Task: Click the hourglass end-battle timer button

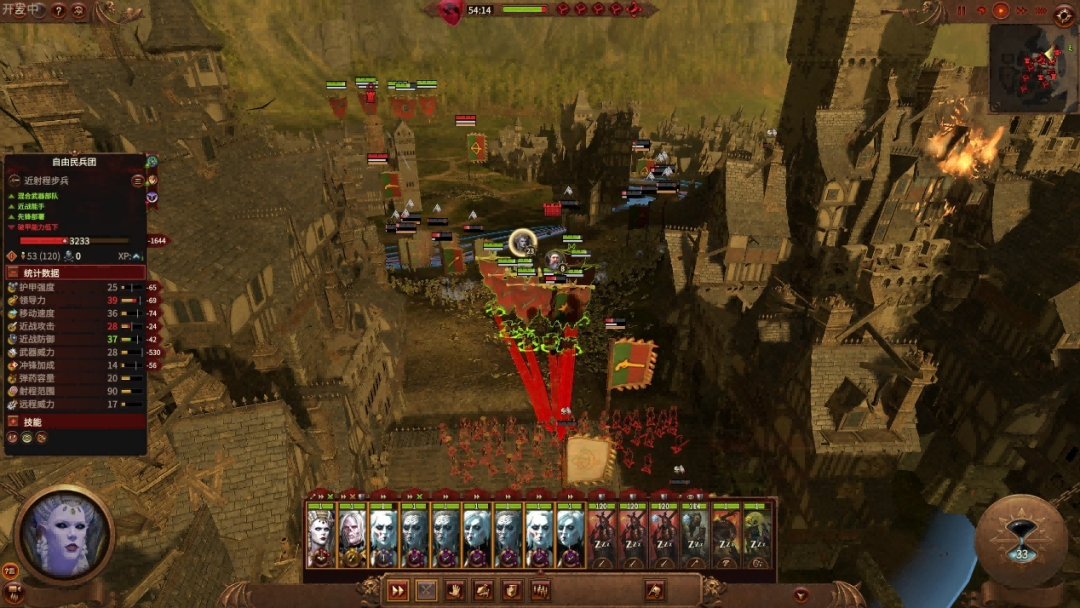Action: click(1021, 542)
